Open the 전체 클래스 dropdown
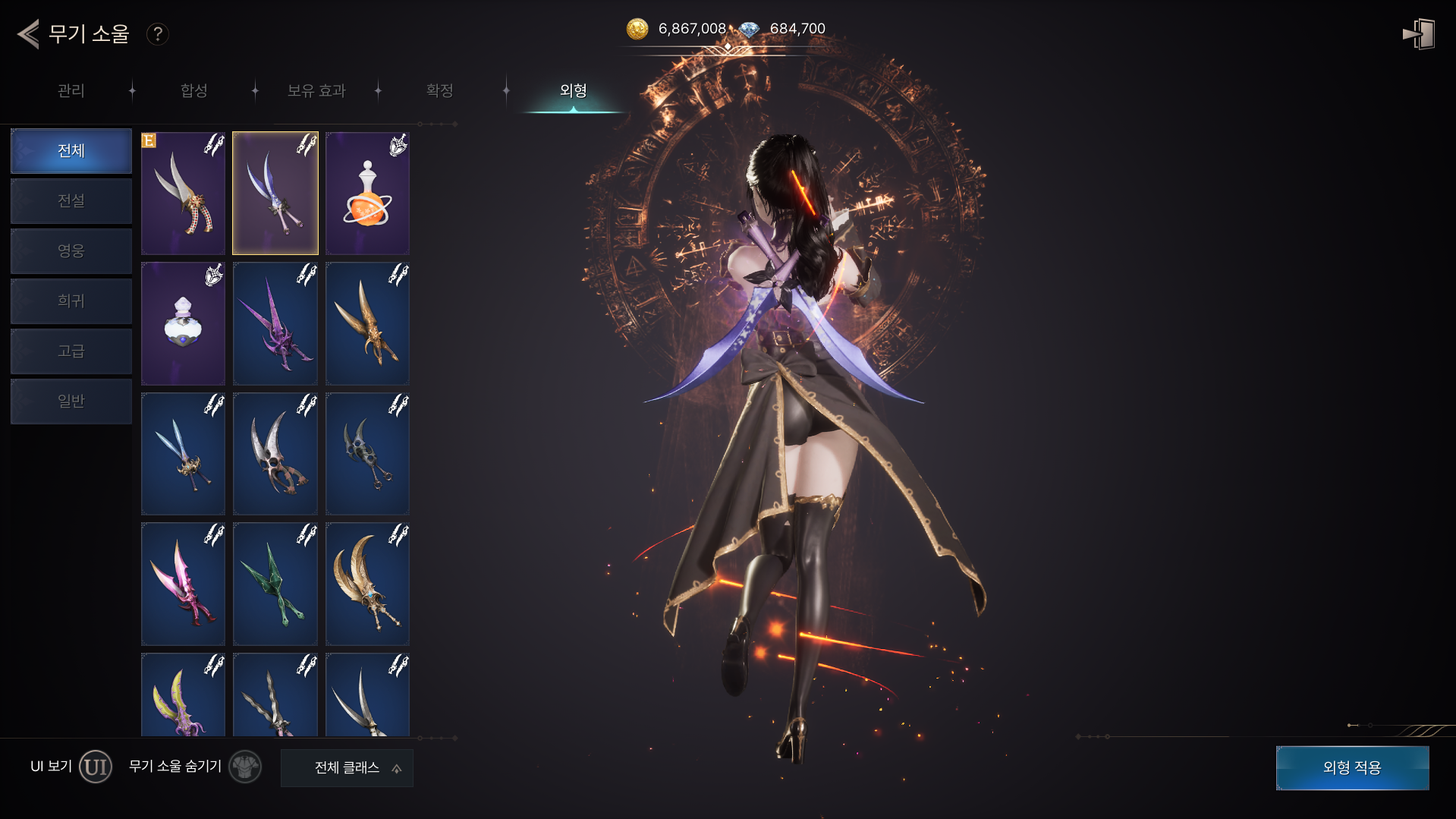The width and height of the screenshot is (1456, 819). [x=347, y=768]
